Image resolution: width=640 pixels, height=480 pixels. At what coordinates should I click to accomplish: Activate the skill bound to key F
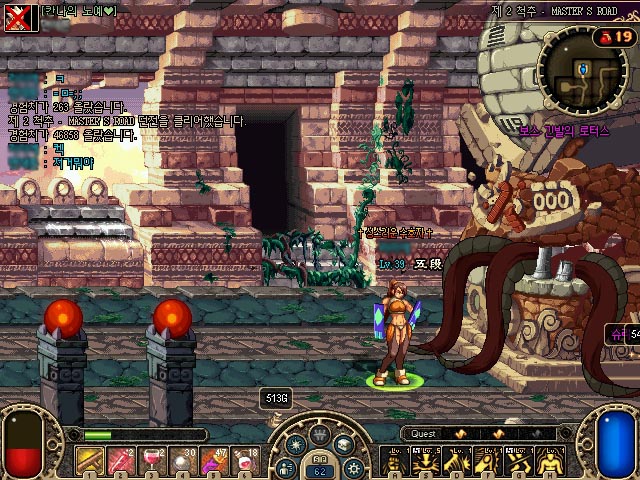pyautogui.click(x=488, y=461)
